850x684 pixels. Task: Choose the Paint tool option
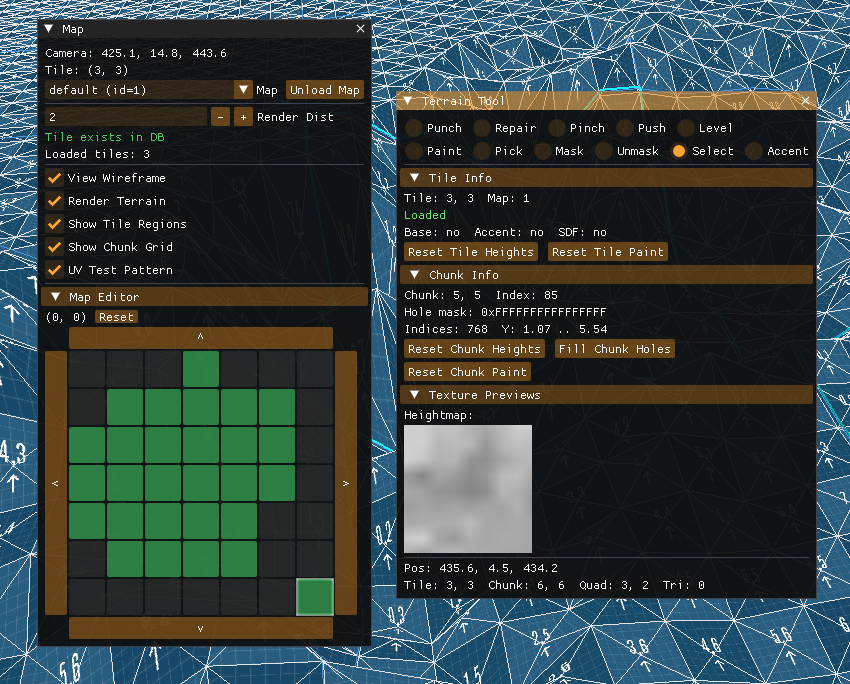pyautogui.click(x=414, y=151)
